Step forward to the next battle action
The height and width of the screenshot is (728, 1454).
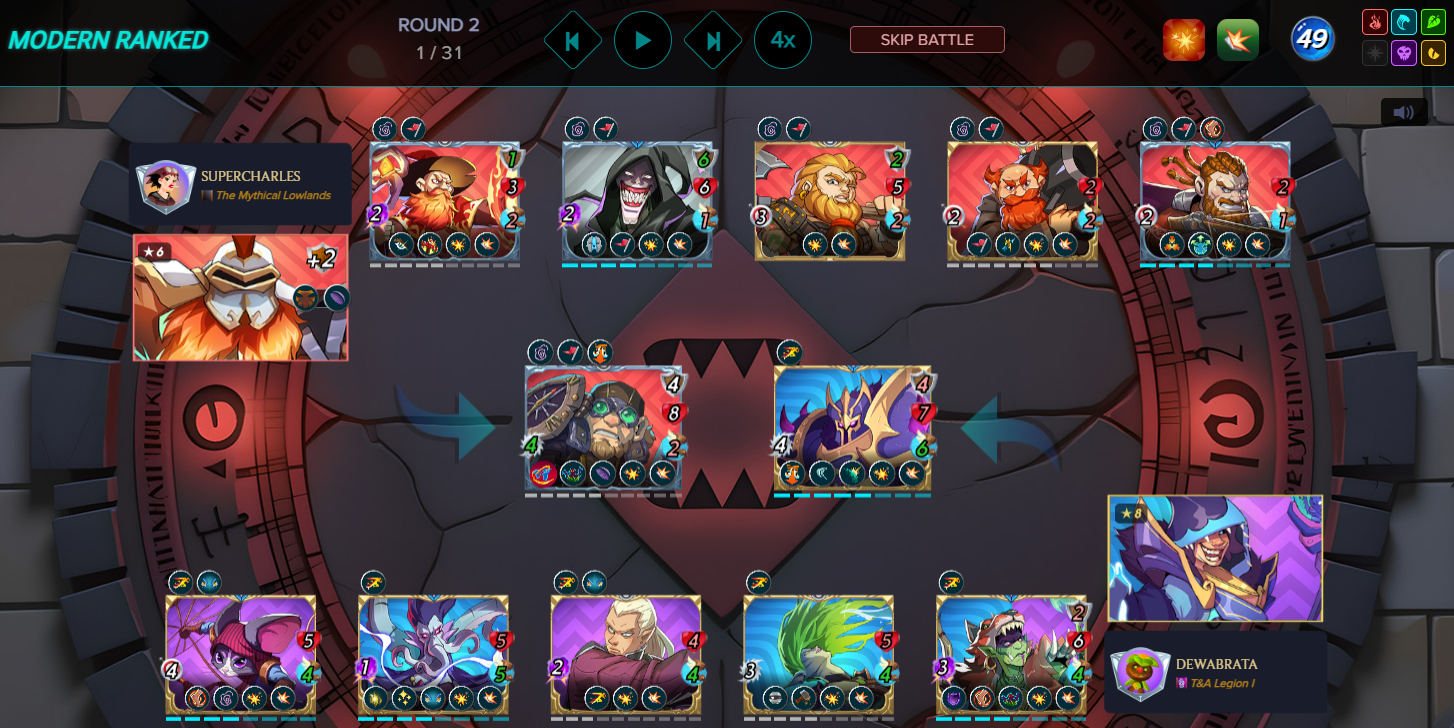coord(713,40)
